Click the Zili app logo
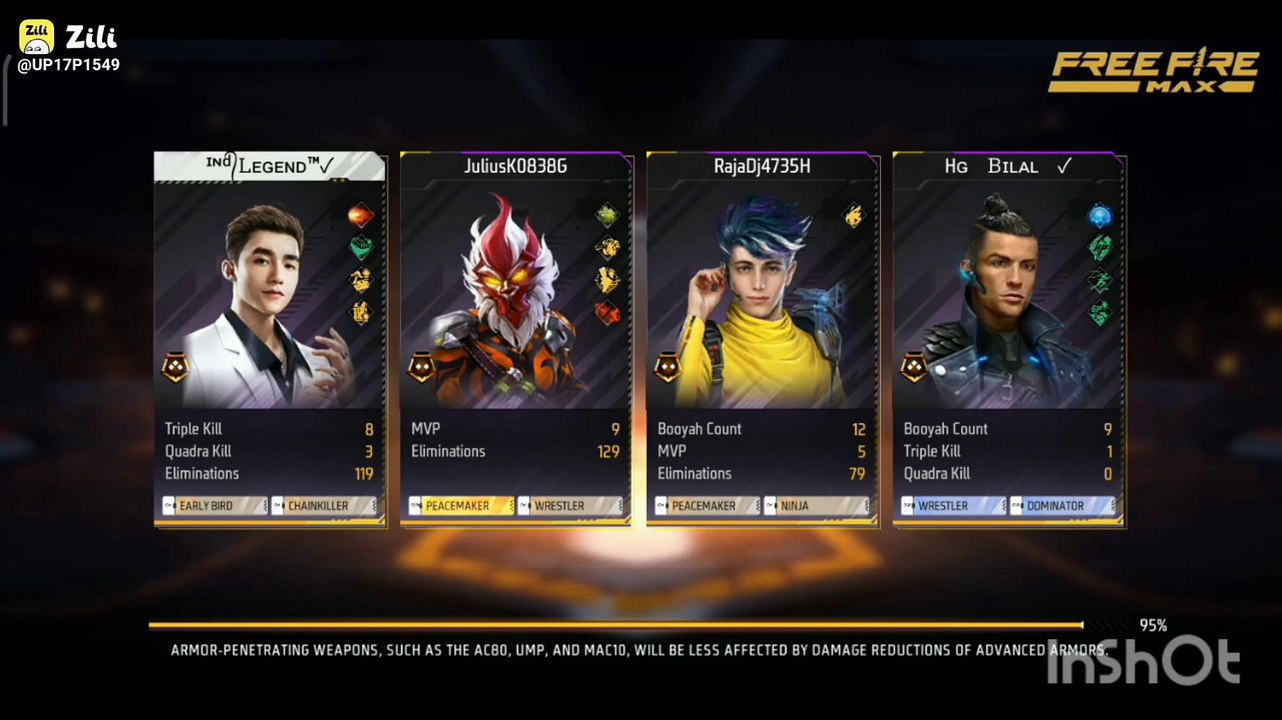This screenshot has height=720, width=1282. [37, 37]
